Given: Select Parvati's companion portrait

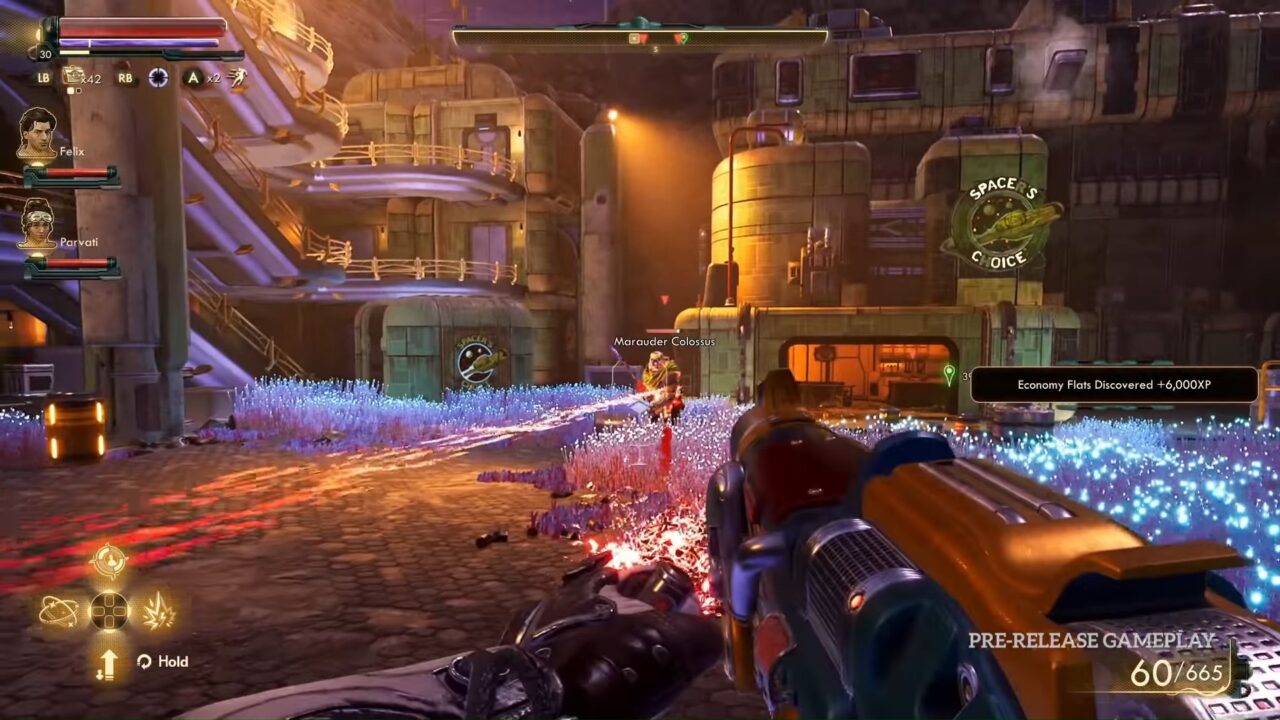Looking at the screenshot, I should click(37, 224).
